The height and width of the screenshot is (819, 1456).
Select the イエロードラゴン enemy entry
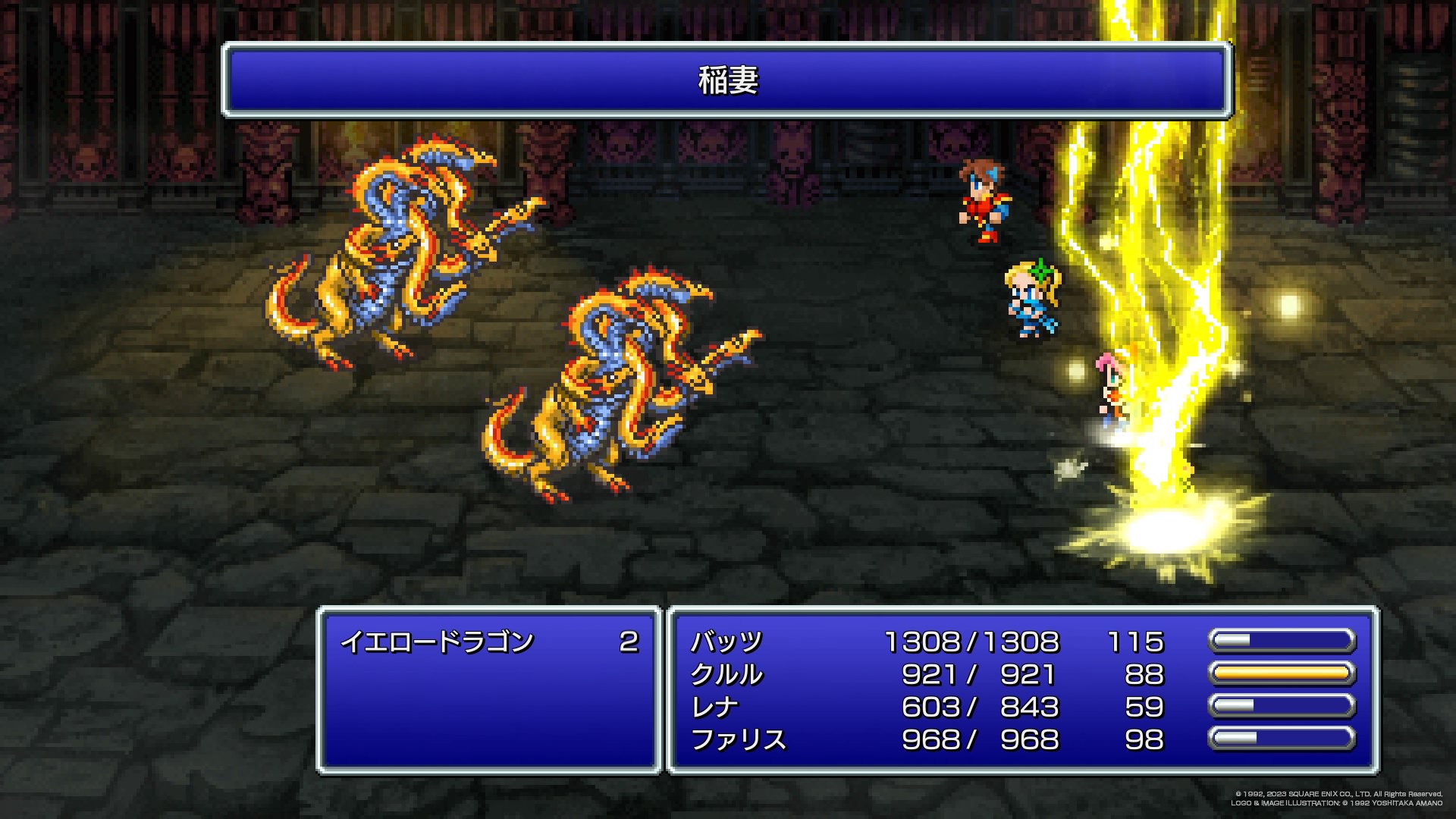(438, 642)
